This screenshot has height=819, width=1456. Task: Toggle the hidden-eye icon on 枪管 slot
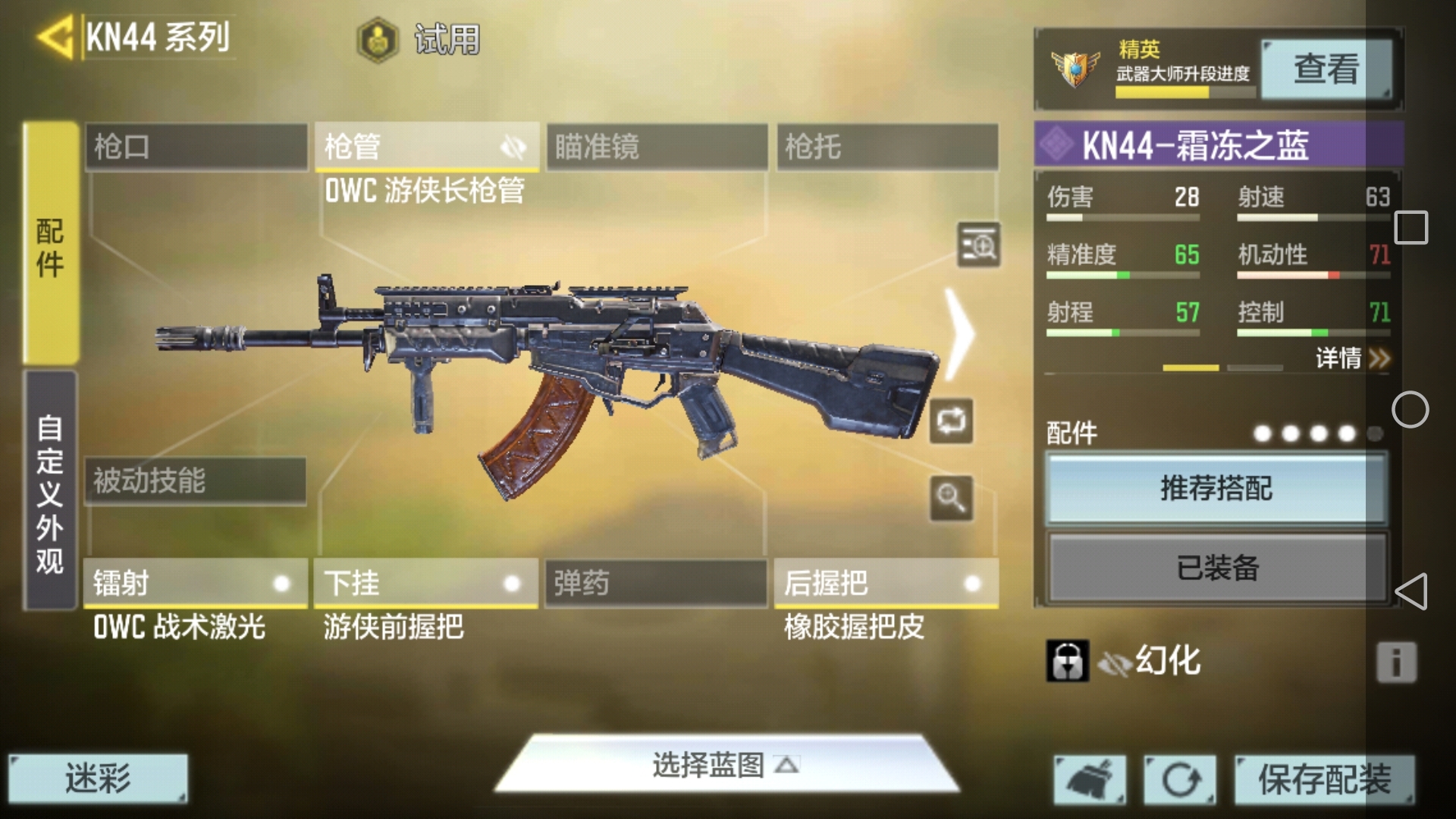point(514,146)
